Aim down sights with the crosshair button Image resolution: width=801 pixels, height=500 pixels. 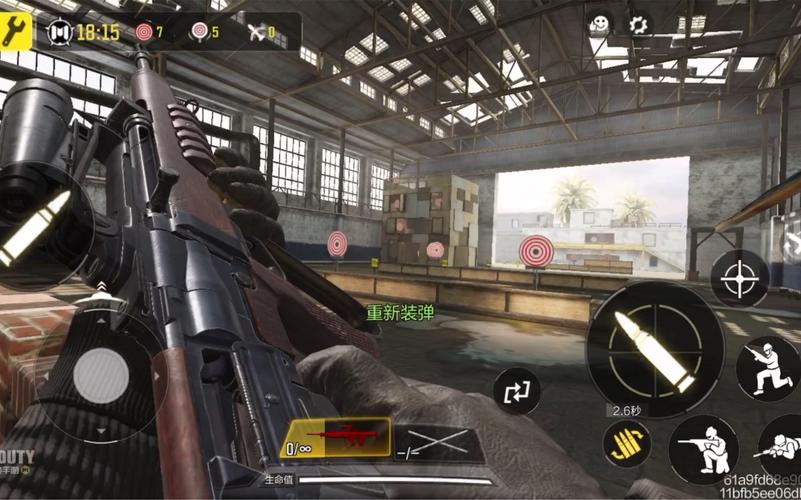(x=740, y=277)
